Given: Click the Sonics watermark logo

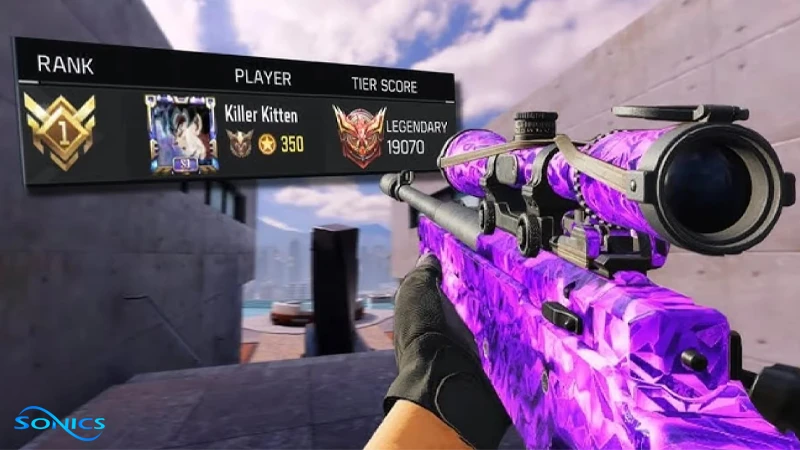Looking at the screenshot, I should tap(59, 419).
